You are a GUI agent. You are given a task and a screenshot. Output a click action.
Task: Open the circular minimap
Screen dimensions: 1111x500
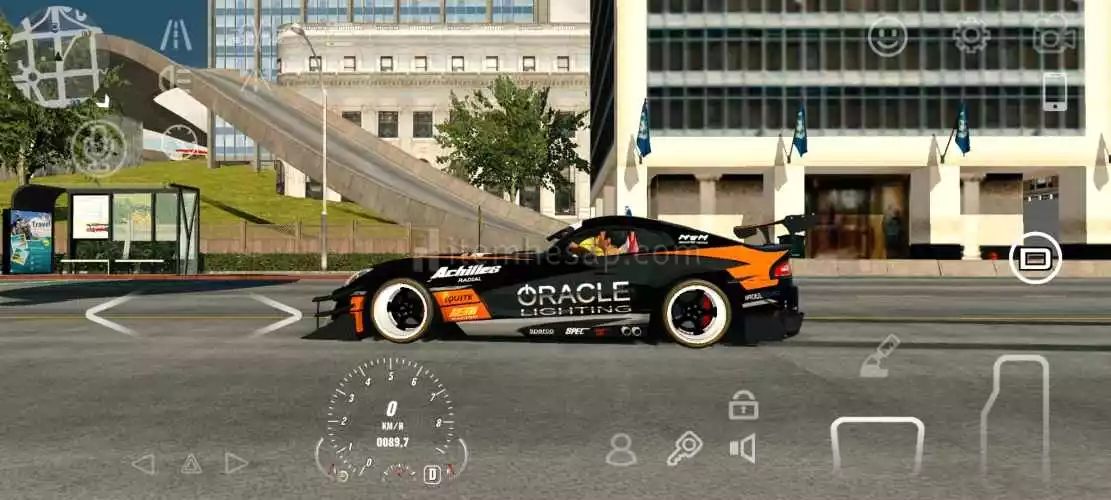click(x=56, y=54)
